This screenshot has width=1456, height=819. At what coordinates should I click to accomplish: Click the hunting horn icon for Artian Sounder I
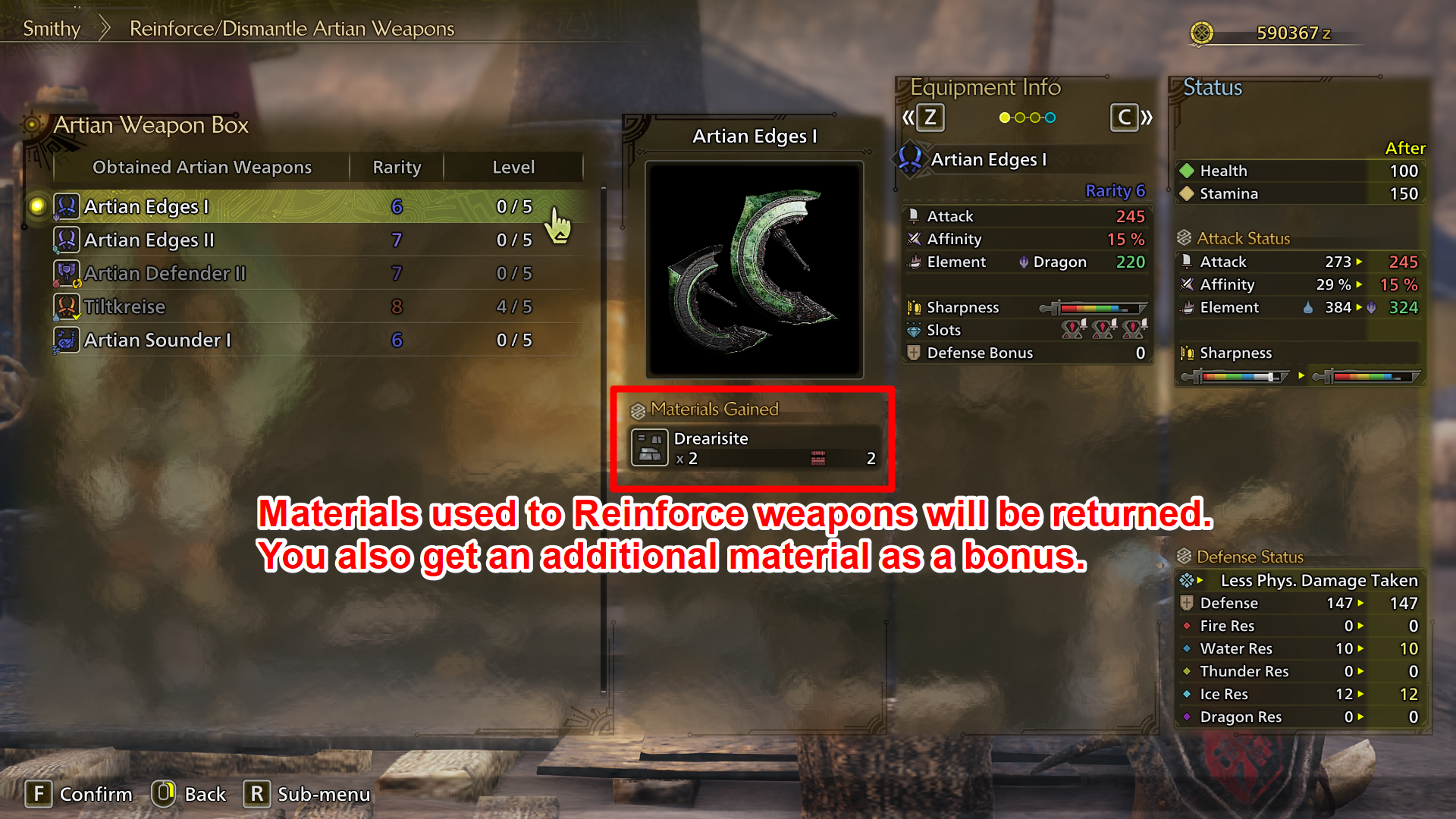67,340
